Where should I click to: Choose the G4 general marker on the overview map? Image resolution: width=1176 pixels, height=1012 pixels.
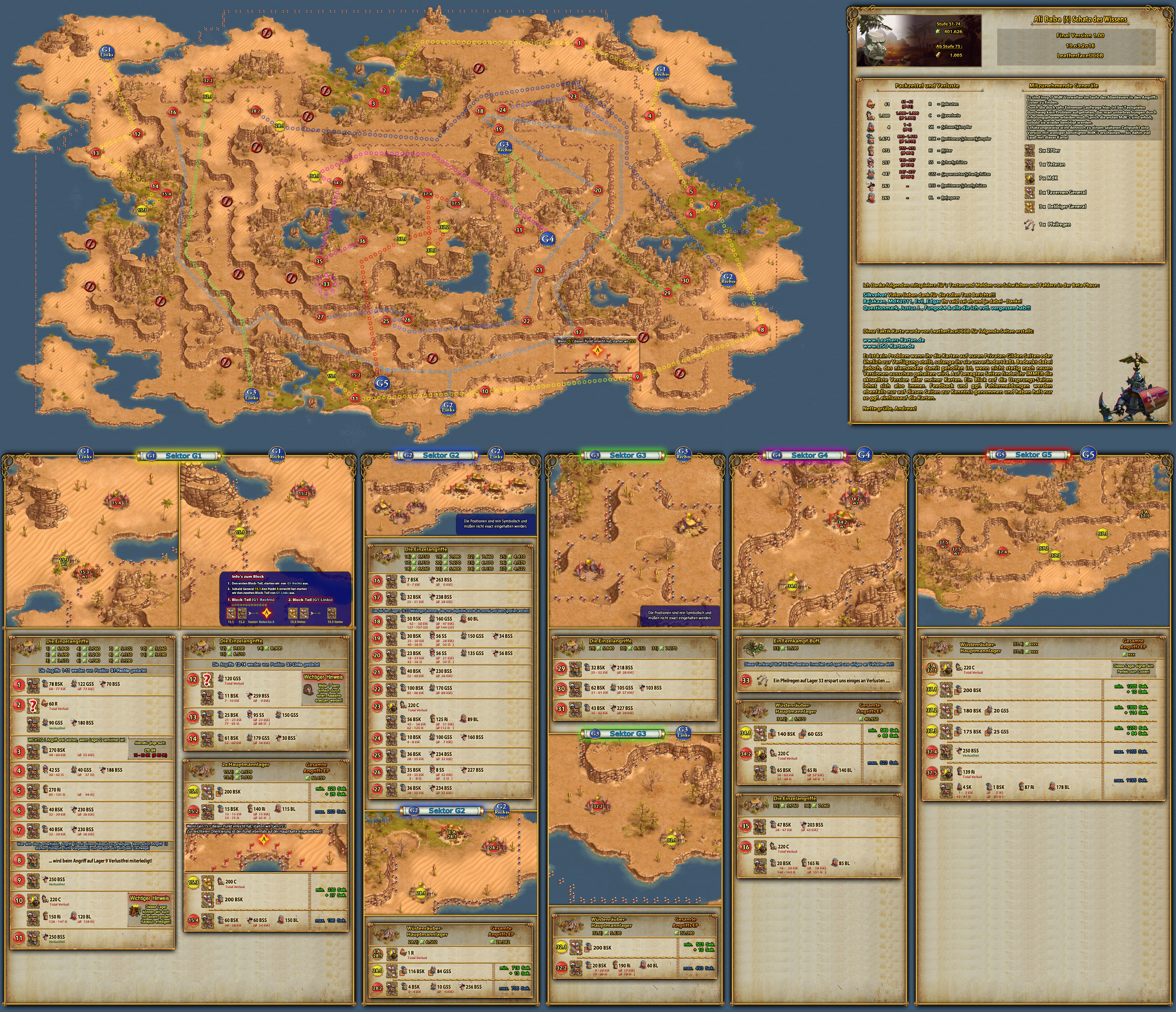547,239
